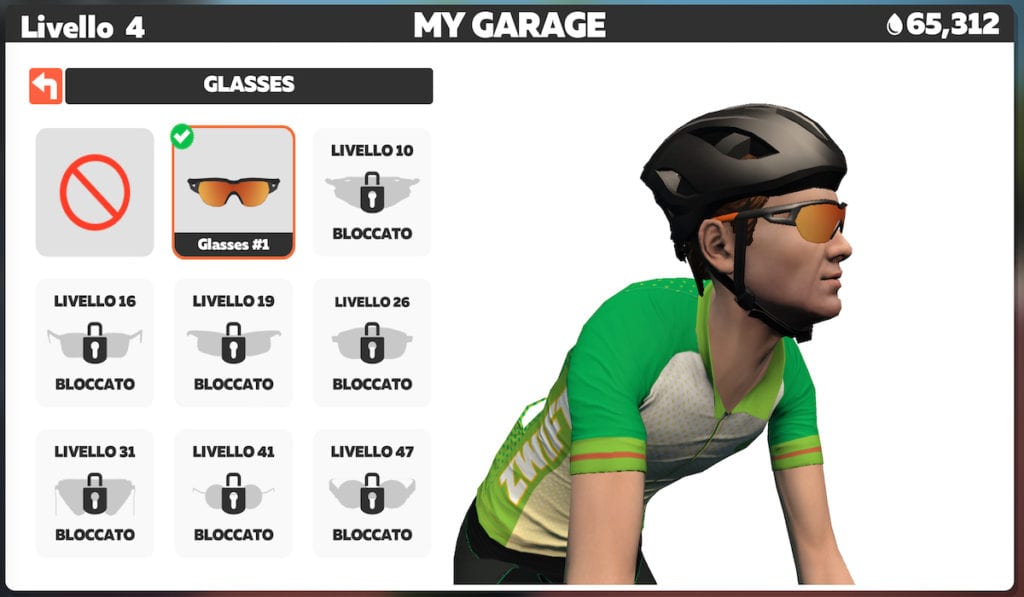Choose the locked Livello 26 glasses

[x=372, y=342]
